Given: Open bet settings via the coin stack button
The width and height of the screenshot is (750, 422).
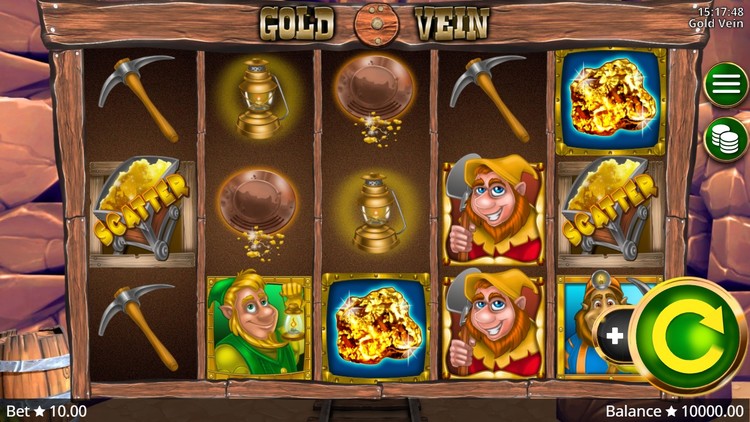Looking at the screenshot, I should click(726, 138).
